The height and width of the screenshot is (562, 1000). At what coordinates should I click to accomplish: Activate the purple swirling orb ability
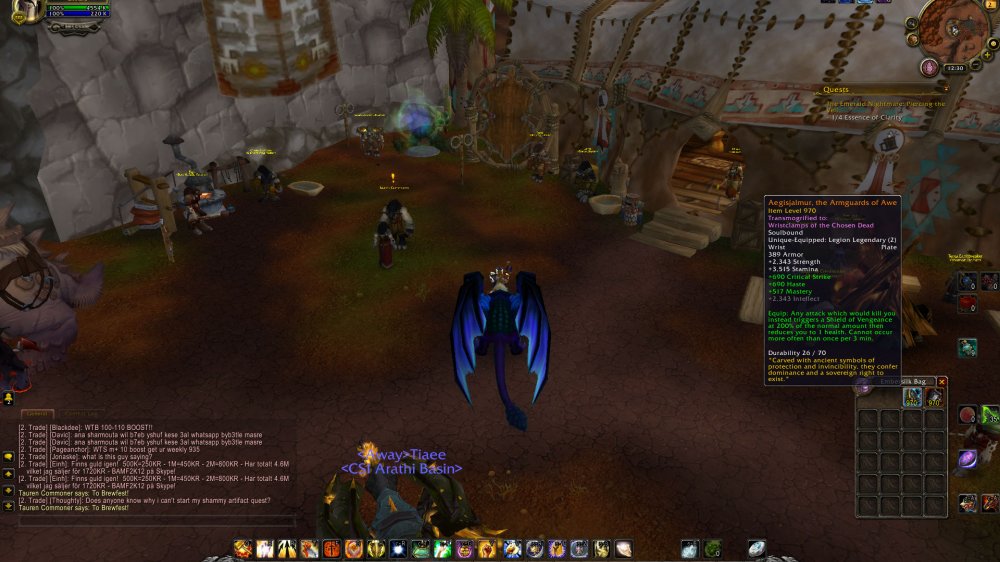(x=968, y=460)
